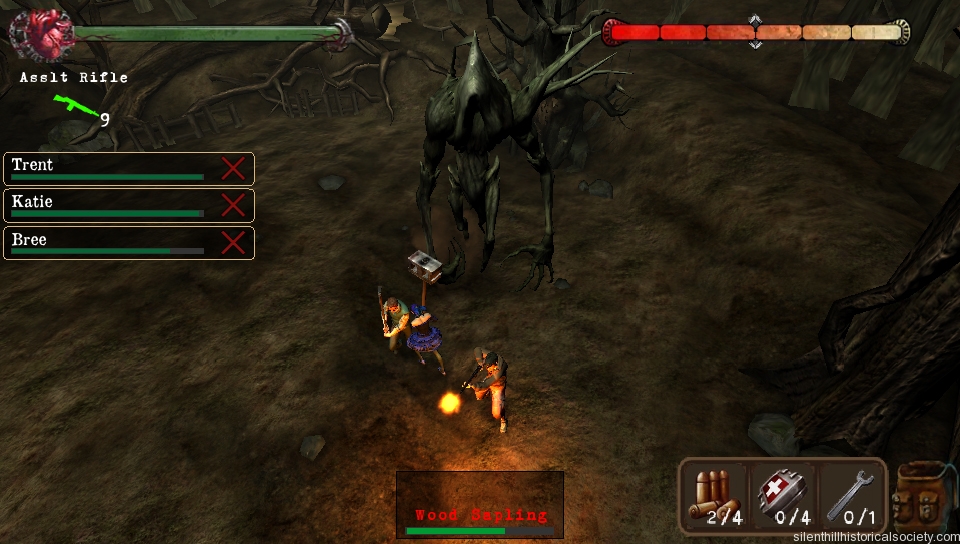
Task: Click the red X beside Katie
Action: click(233, 205)
